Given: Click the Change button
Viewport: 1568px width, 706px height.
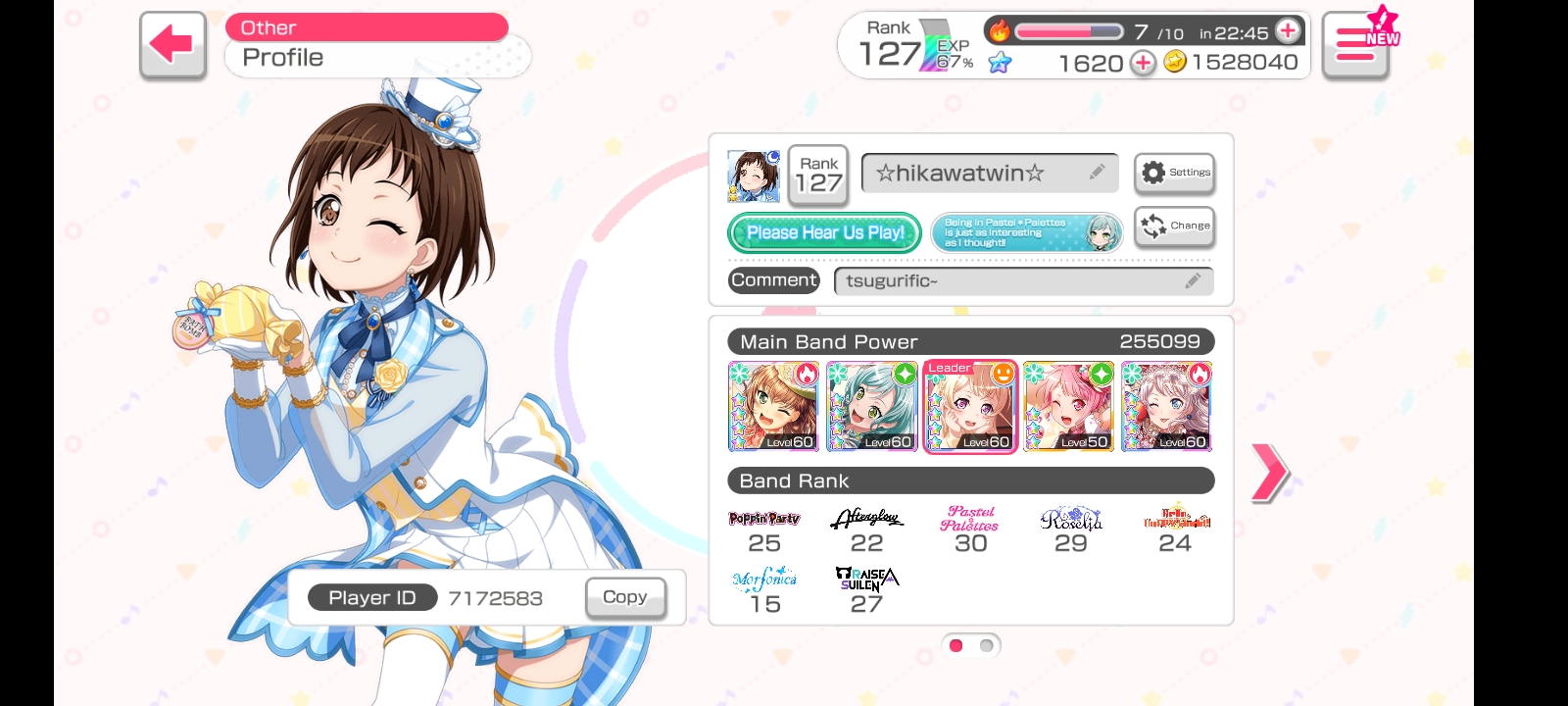Looking at the screenshot, I should pos(1174,226).
